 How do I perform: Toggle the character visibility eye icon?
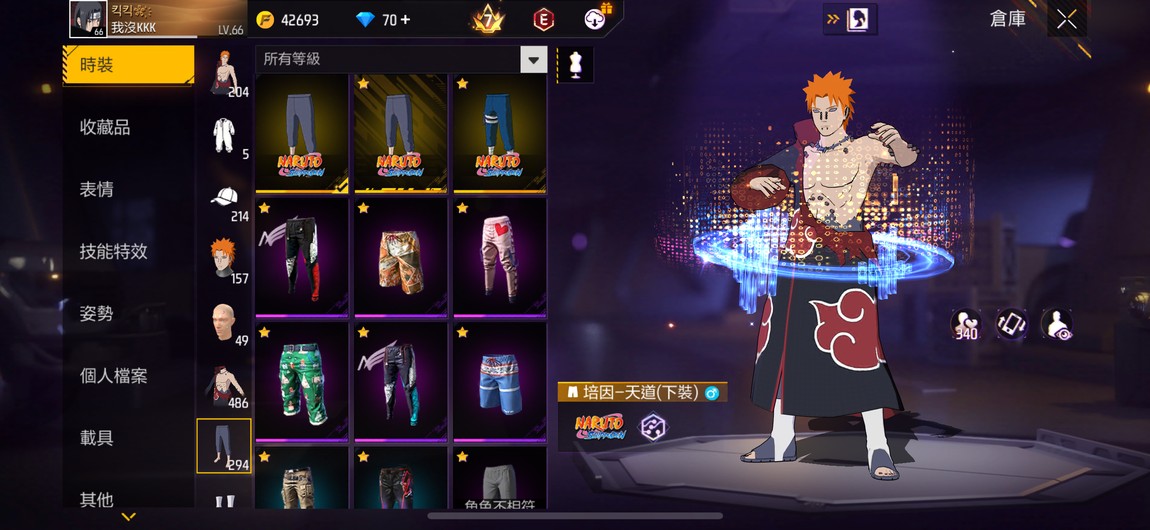(1056, 324)
